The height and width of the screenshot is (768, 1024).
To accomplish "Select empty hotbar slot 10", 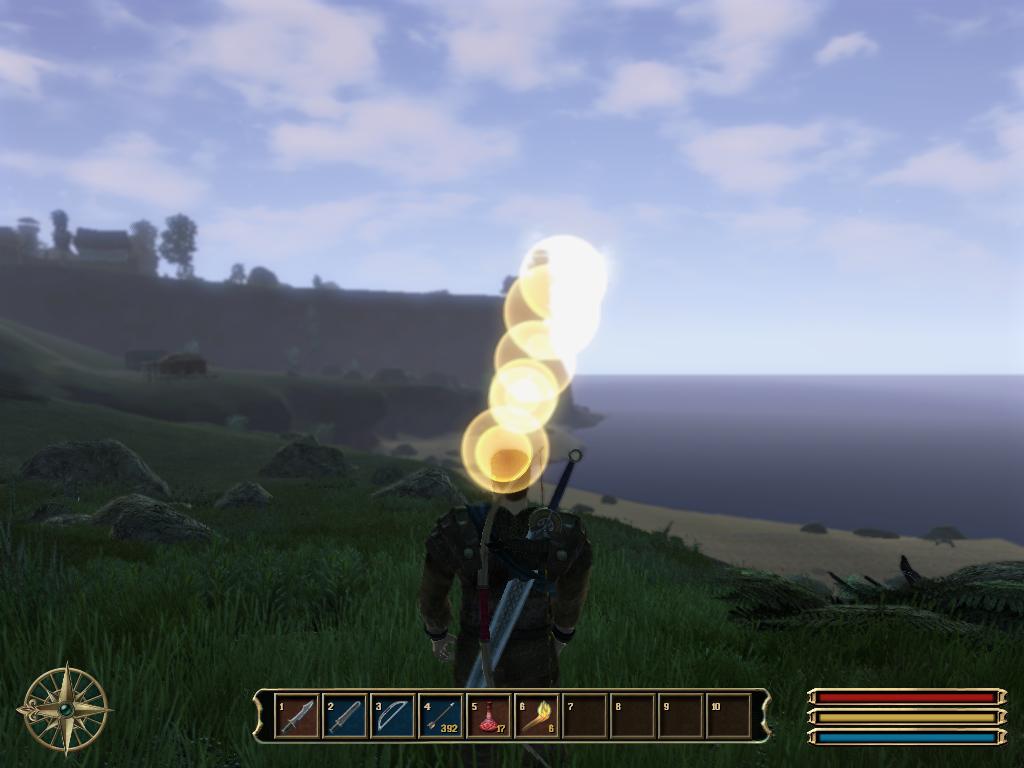I will click(x=729, y=716).
